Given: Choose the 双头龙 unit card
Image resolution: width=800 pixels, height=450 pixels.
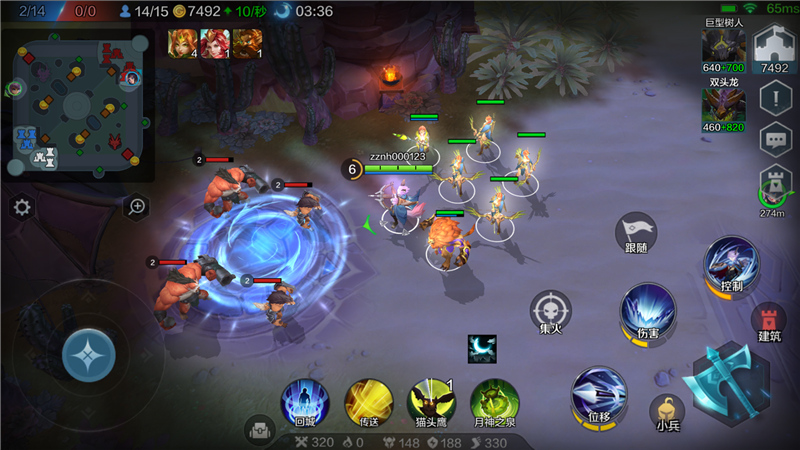Looking at the screenshot, I should tap(724, 106).
